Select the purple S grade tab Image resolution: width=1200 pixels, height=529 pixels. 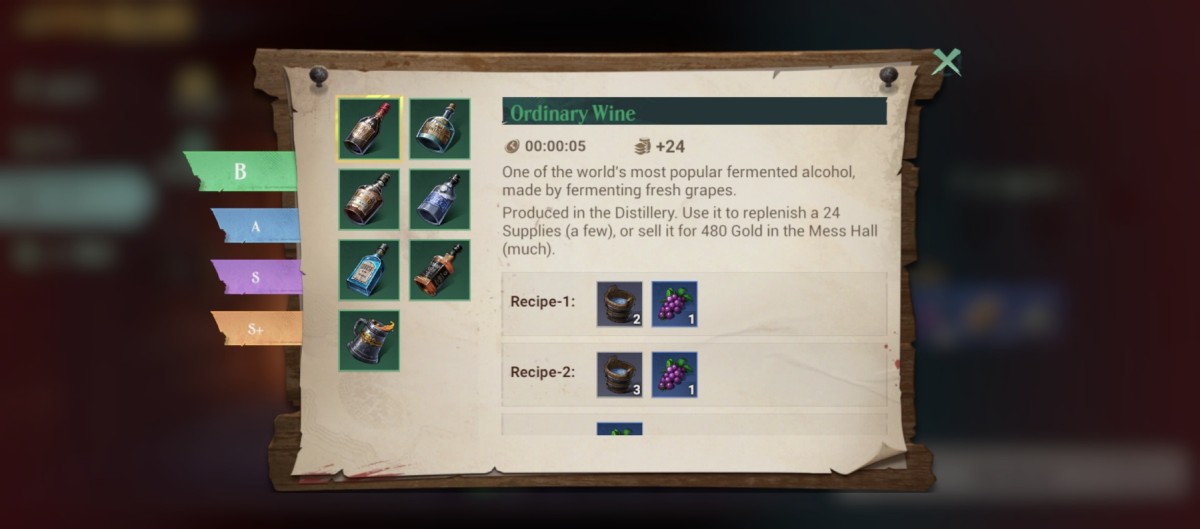point(256,277)
